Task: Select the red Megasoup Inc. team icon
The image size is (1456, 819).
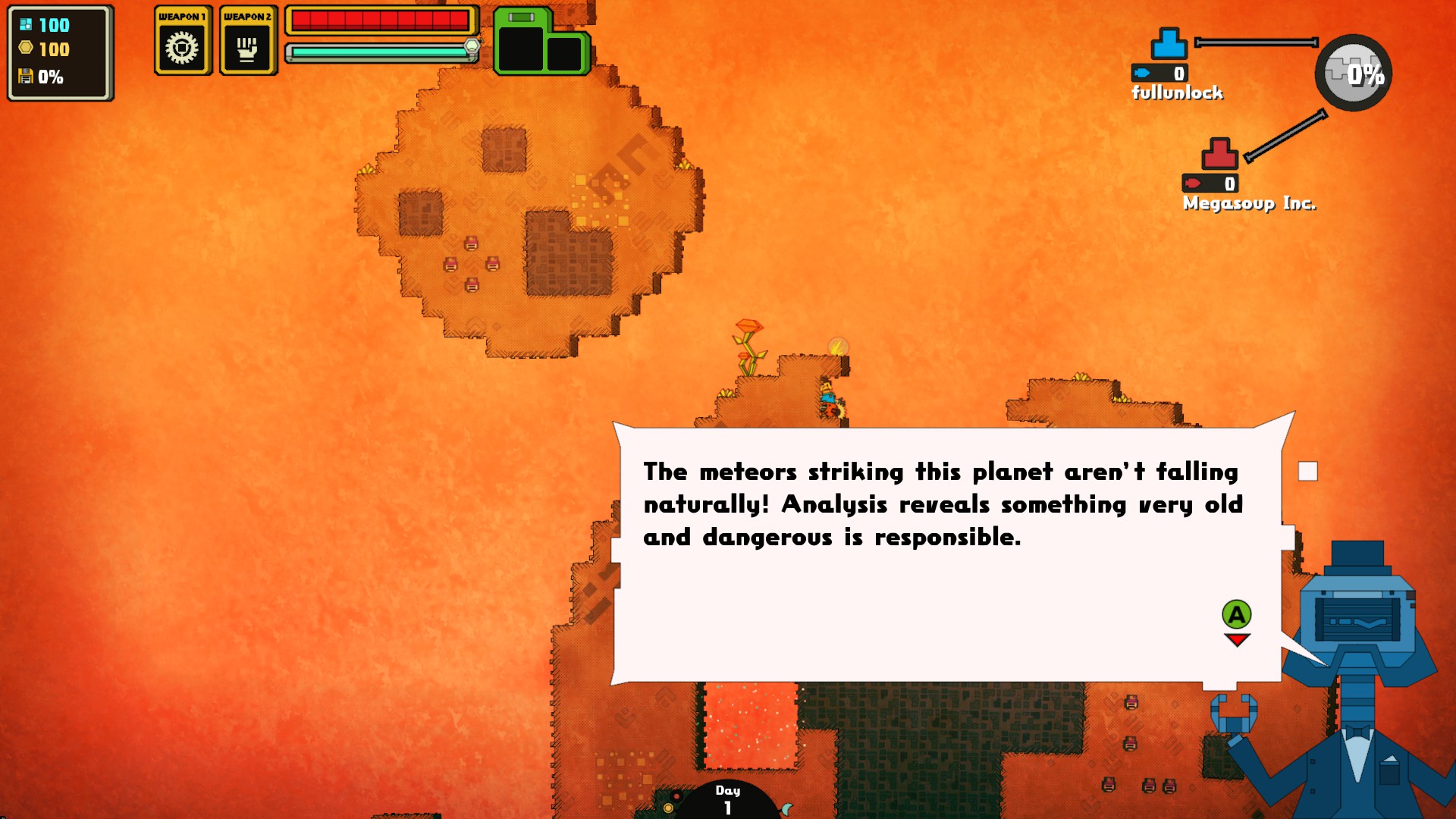Action: pos(1219,153)
